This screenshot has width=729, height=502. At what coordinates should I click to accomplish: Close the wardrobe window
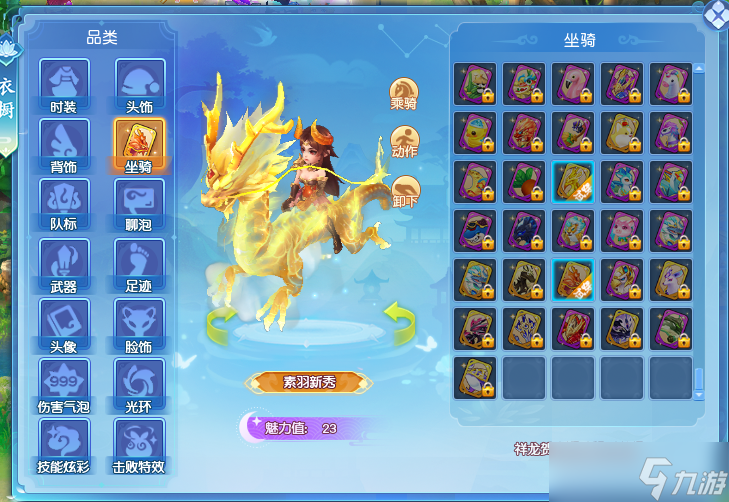[716, 12]
